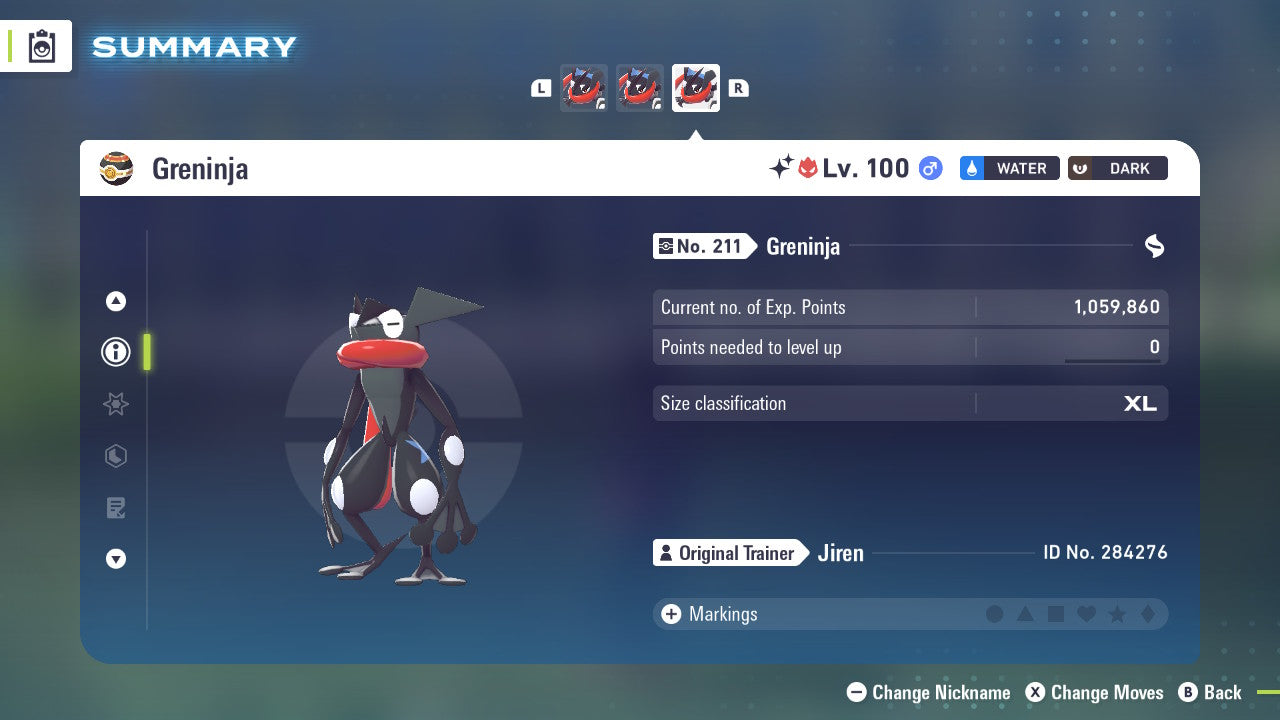1280x720 pixels.
Task: Click the male gender symbol icon
Action: tap(928, 168)
